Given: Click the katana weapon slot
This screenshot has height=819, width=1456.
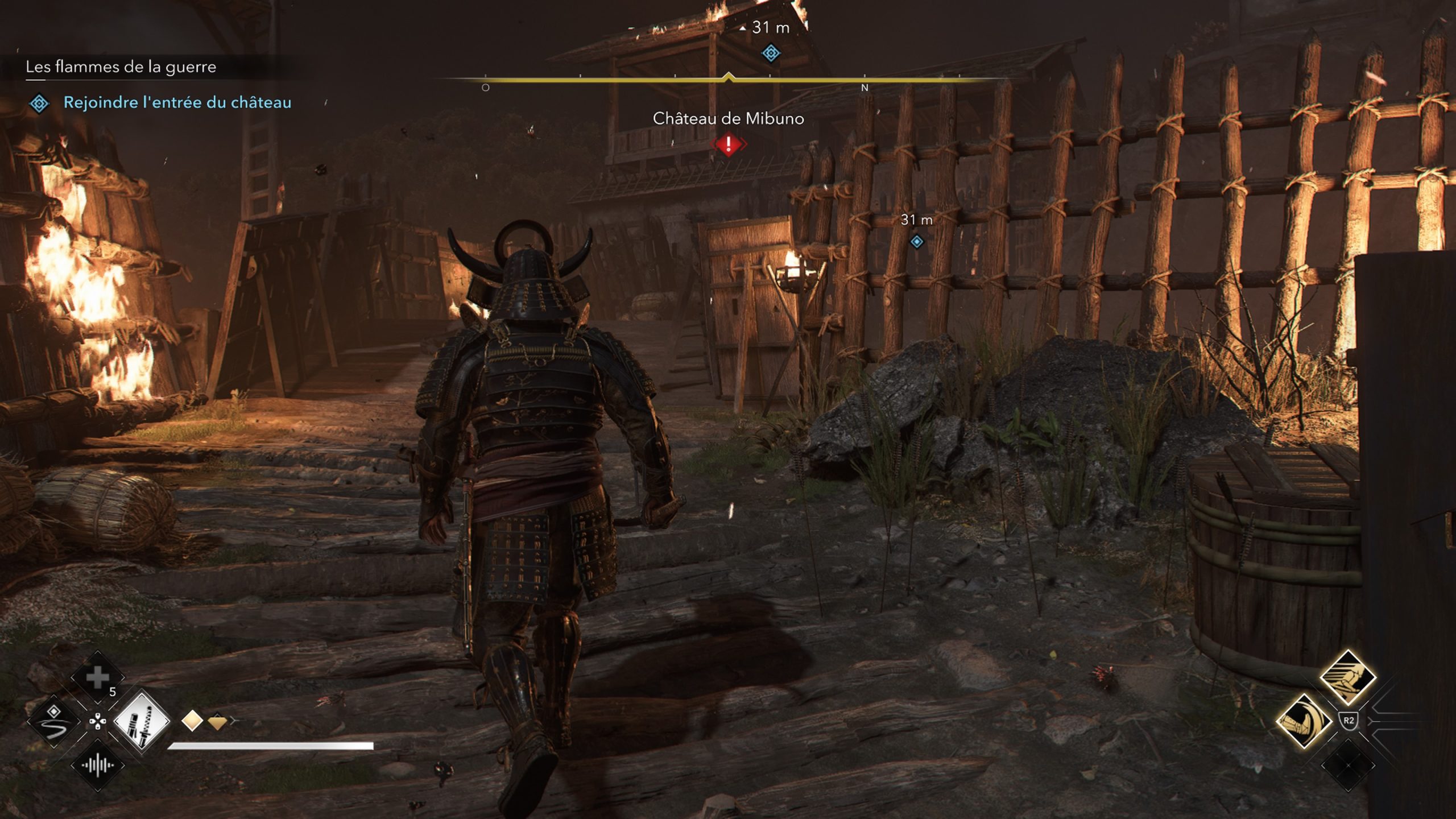Looking at the screenshot, I should click(x=141, y=722).
